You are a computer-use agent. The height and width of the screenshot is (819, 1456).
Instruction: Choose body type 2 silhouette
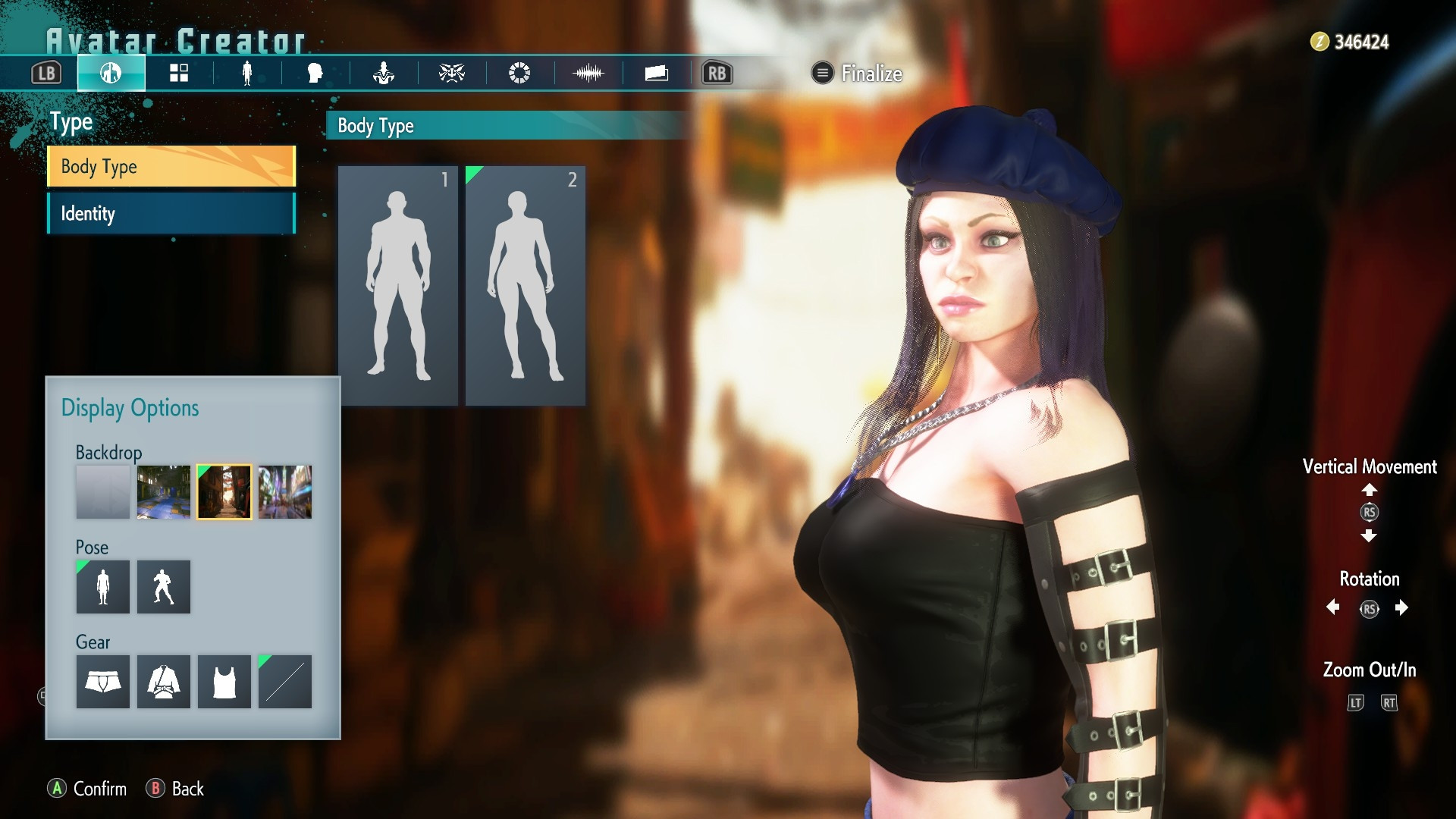coord(525,285)
